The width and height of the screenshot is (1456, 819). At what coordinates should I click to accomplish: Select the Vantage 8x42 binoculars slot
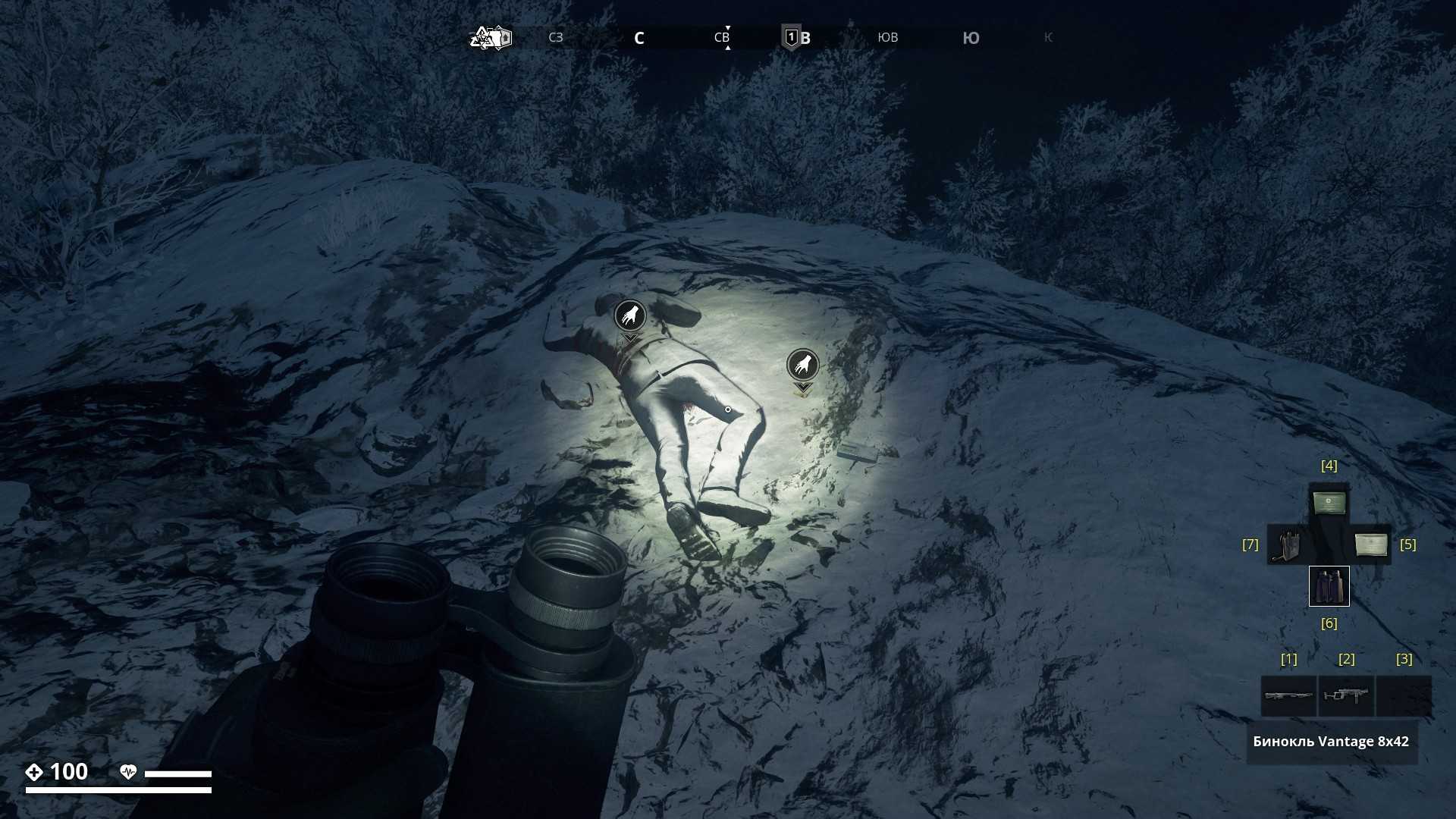pyautogui.click(x=1329, y=586)
